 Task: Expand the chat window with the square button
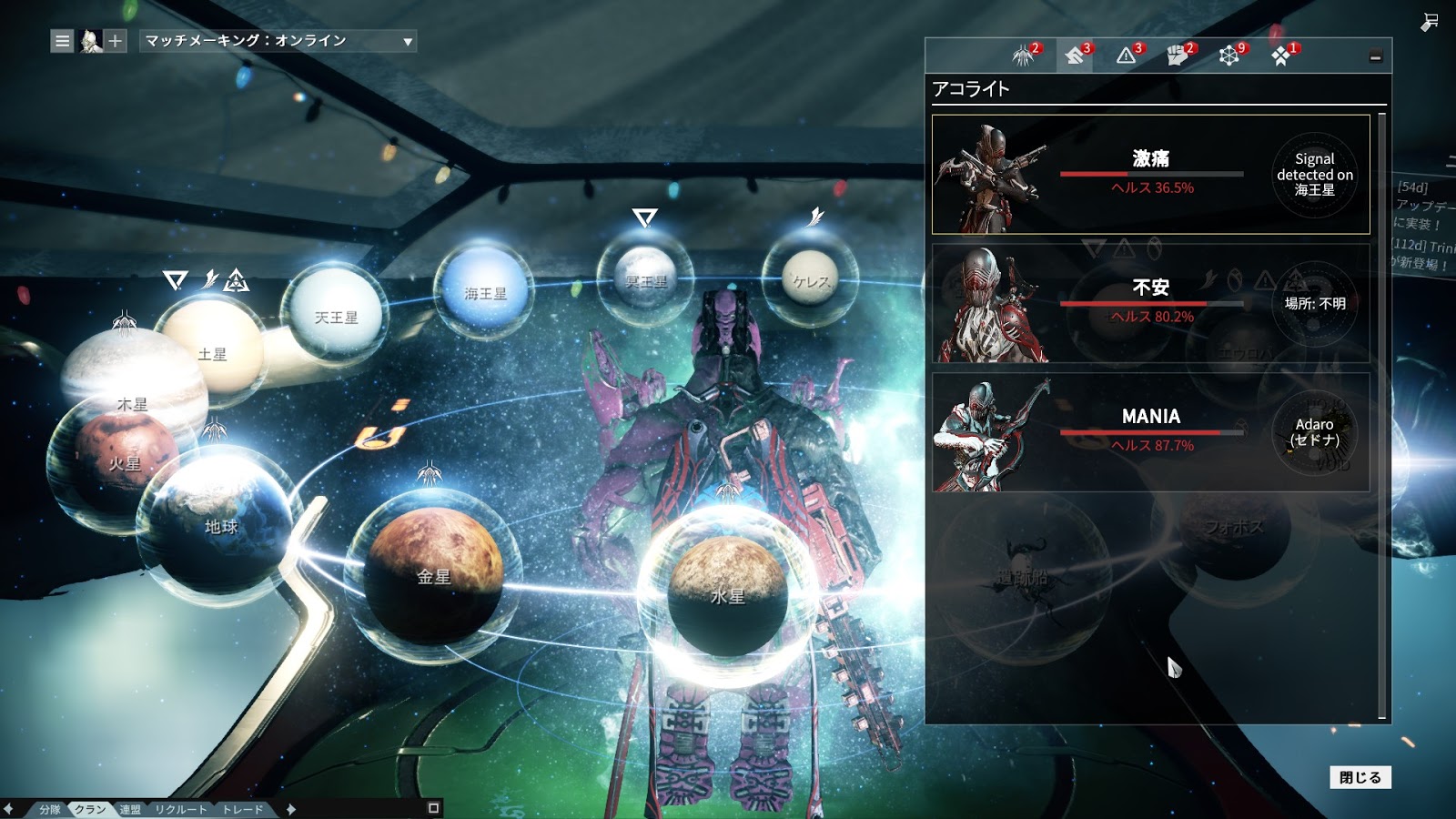433,808
